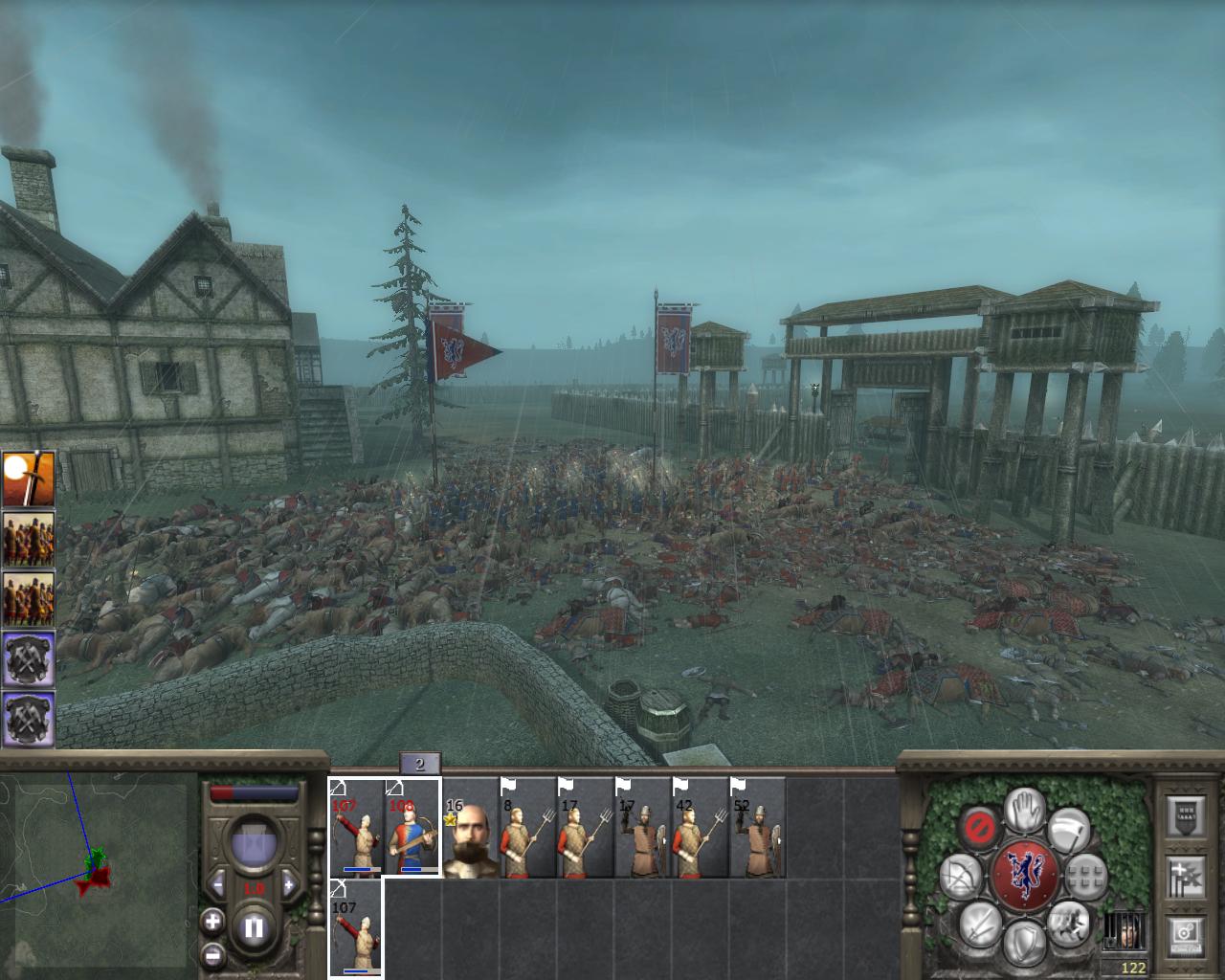Click the red faction lion emblem
This screenshot has height=980, width=1225.
coord(1025,876)
